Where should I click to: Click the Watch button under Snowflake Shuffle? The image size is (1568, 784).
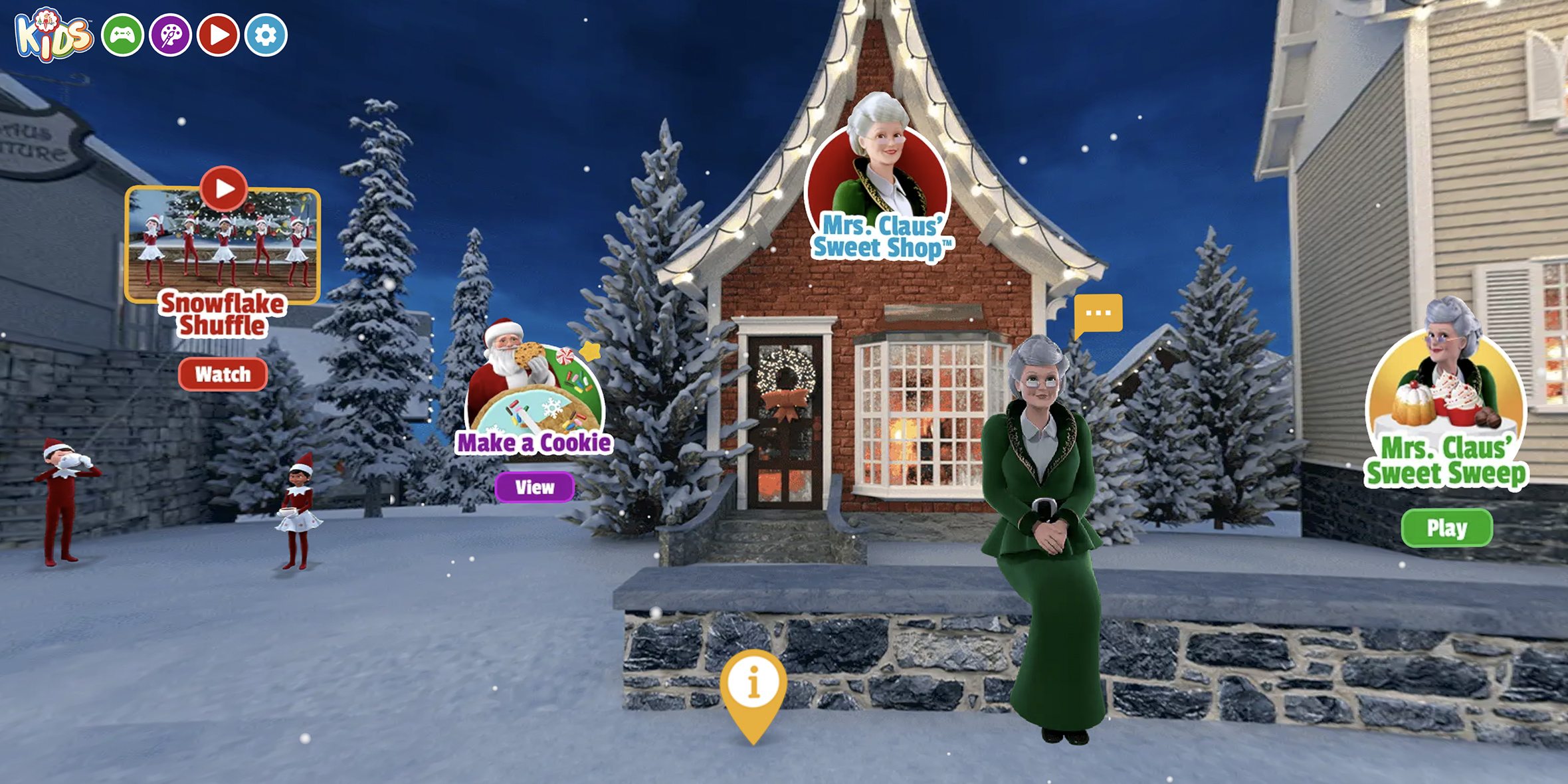click(x=223, y=375)
